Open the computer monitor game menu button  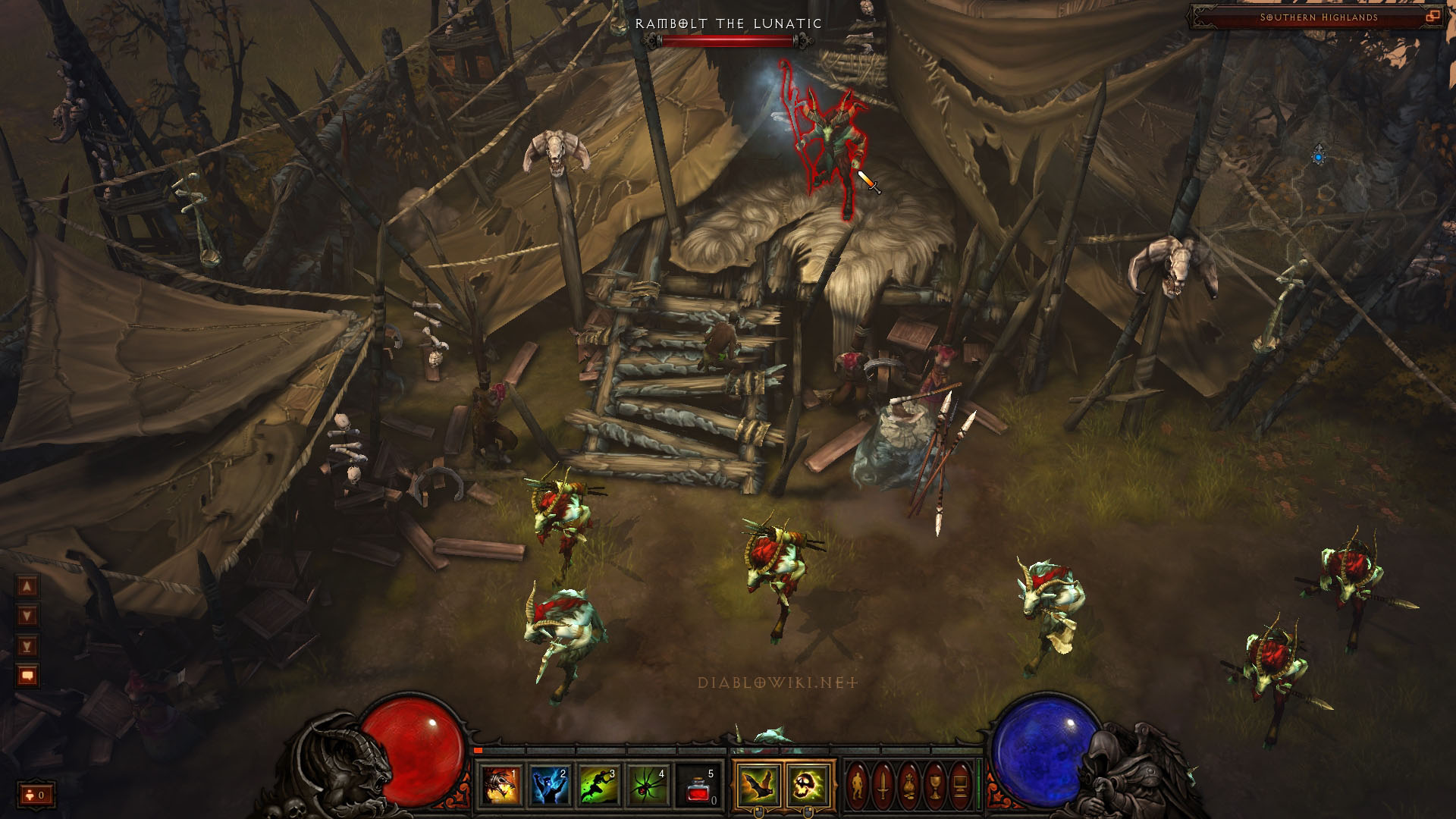(960, 785)
